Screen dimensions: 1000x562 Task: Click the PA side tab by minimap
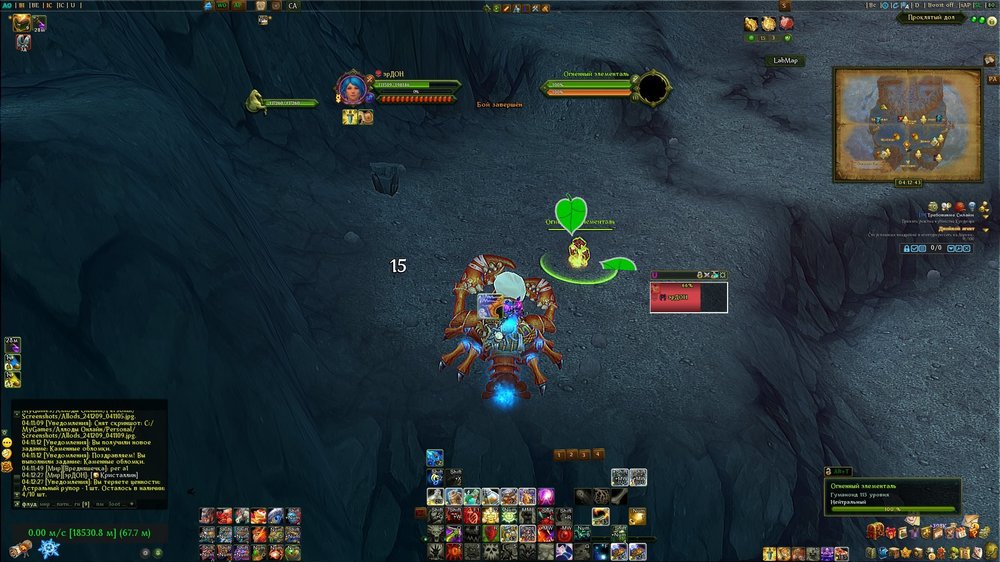992,78
